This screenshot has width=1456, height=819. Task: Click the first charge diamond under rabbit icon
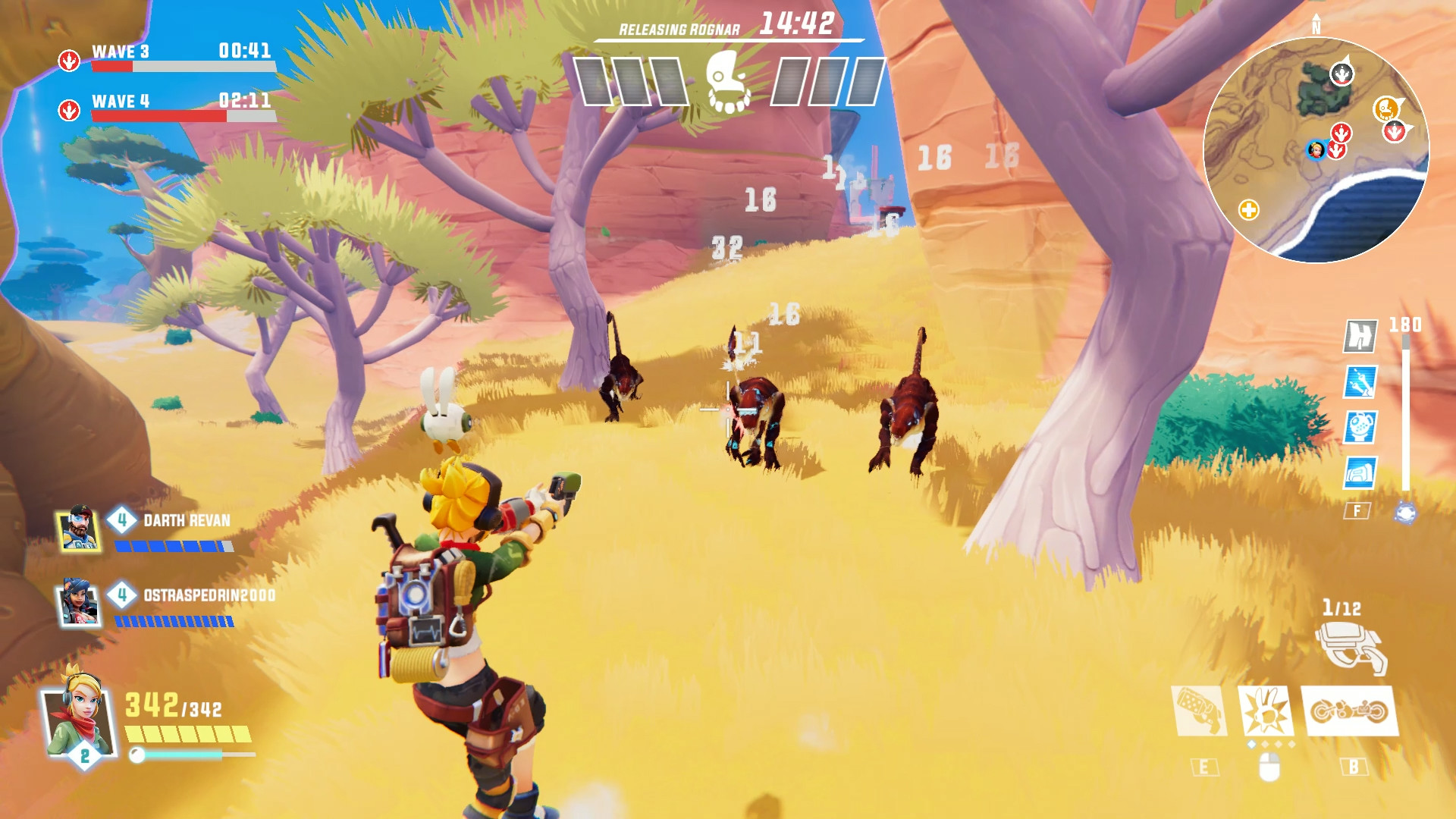1252,743
